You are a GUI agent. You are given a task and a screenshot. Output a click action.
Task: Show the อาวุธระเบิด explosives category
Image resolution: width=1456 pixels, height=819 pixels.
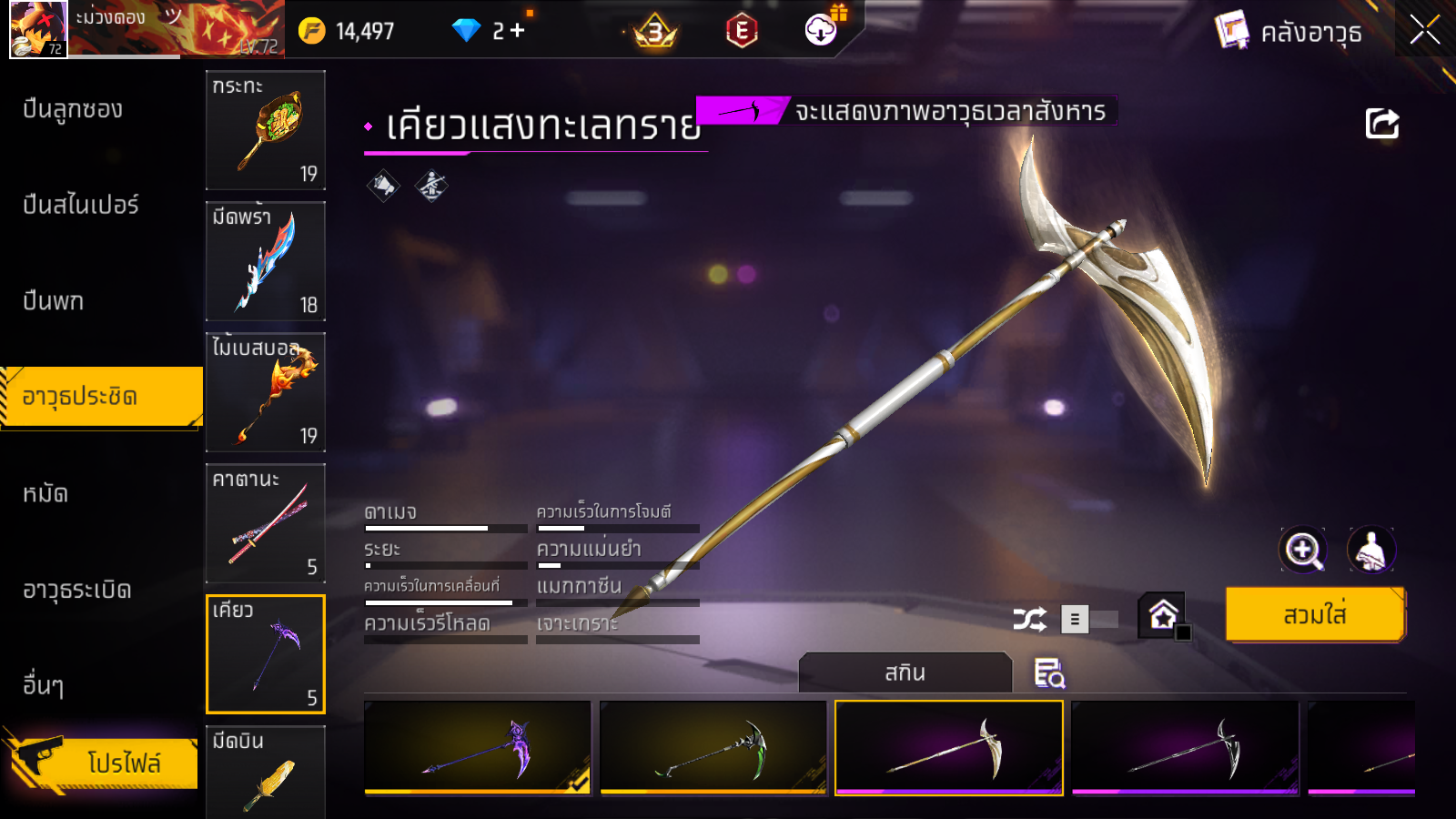coord(77,590)
